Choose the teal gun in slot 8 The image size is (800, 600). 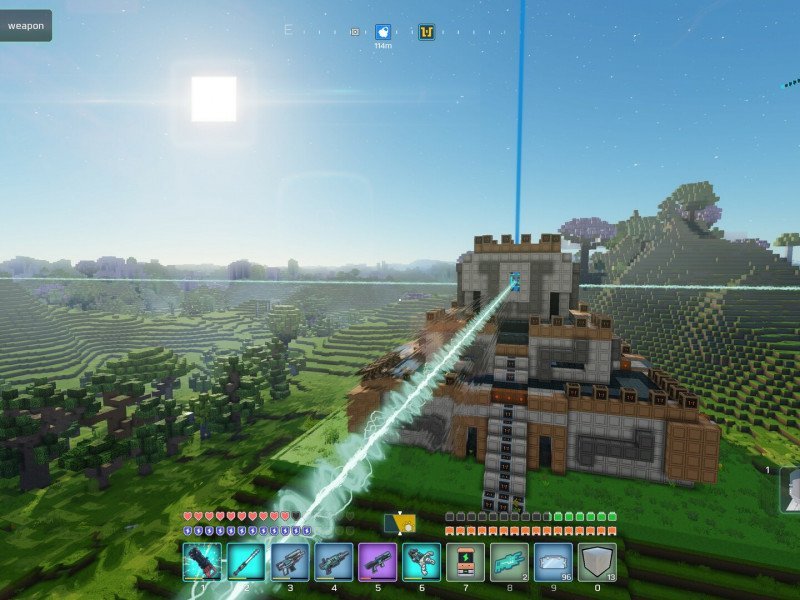point(510,562)
